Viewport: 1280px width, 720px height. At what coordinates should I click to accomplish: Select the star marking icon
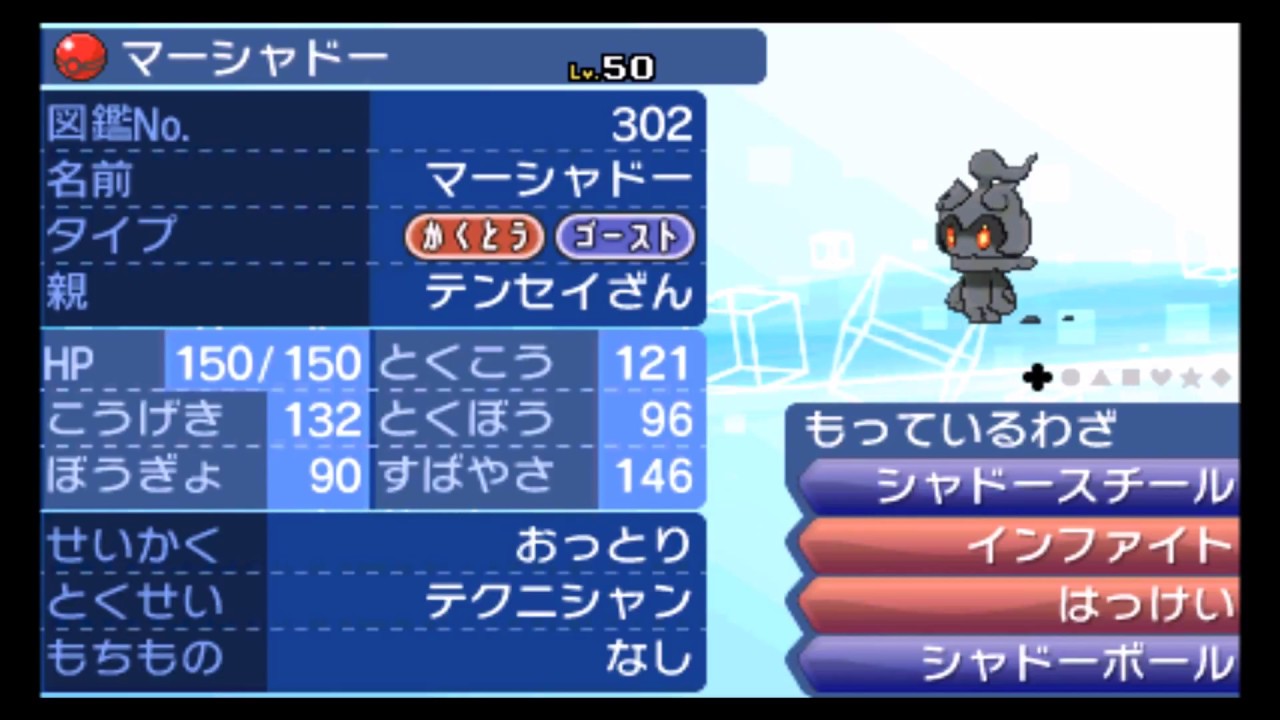pos(1190,378)
